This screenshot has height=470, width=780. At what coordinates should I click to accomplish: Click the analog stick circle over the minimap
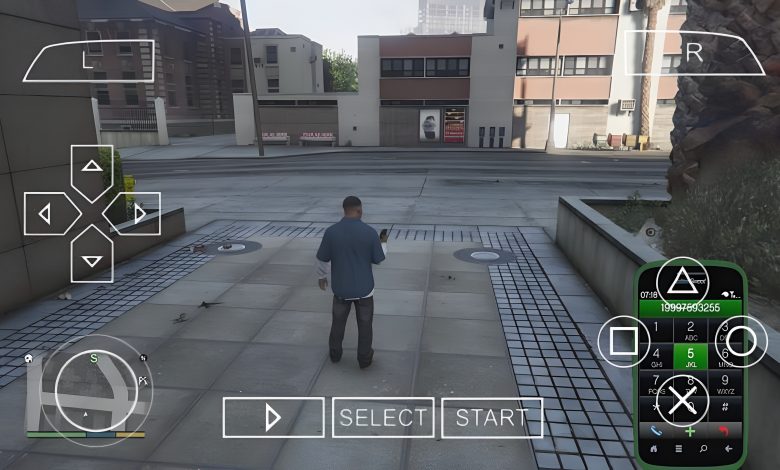[x=95, y=388]
